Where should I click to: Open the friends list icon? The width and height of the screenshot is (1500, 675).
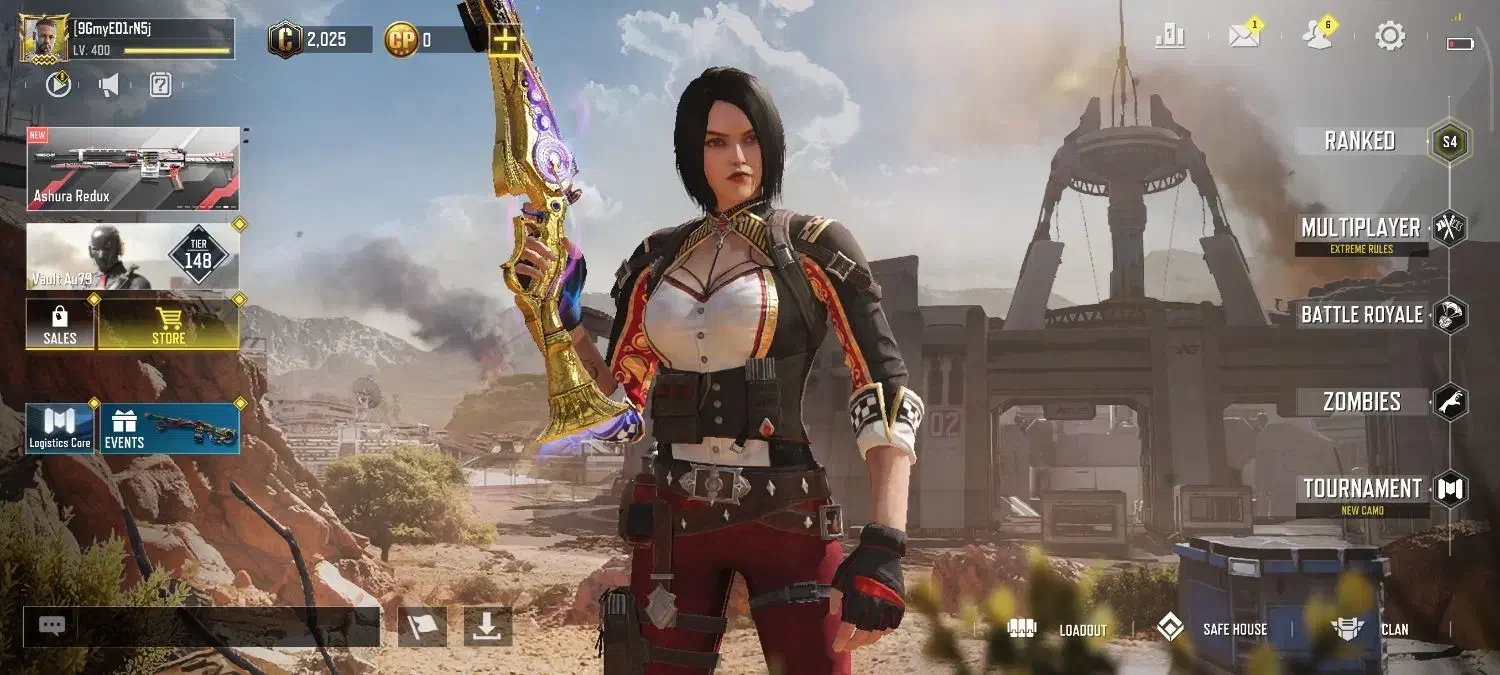[x=1317, y=37]
